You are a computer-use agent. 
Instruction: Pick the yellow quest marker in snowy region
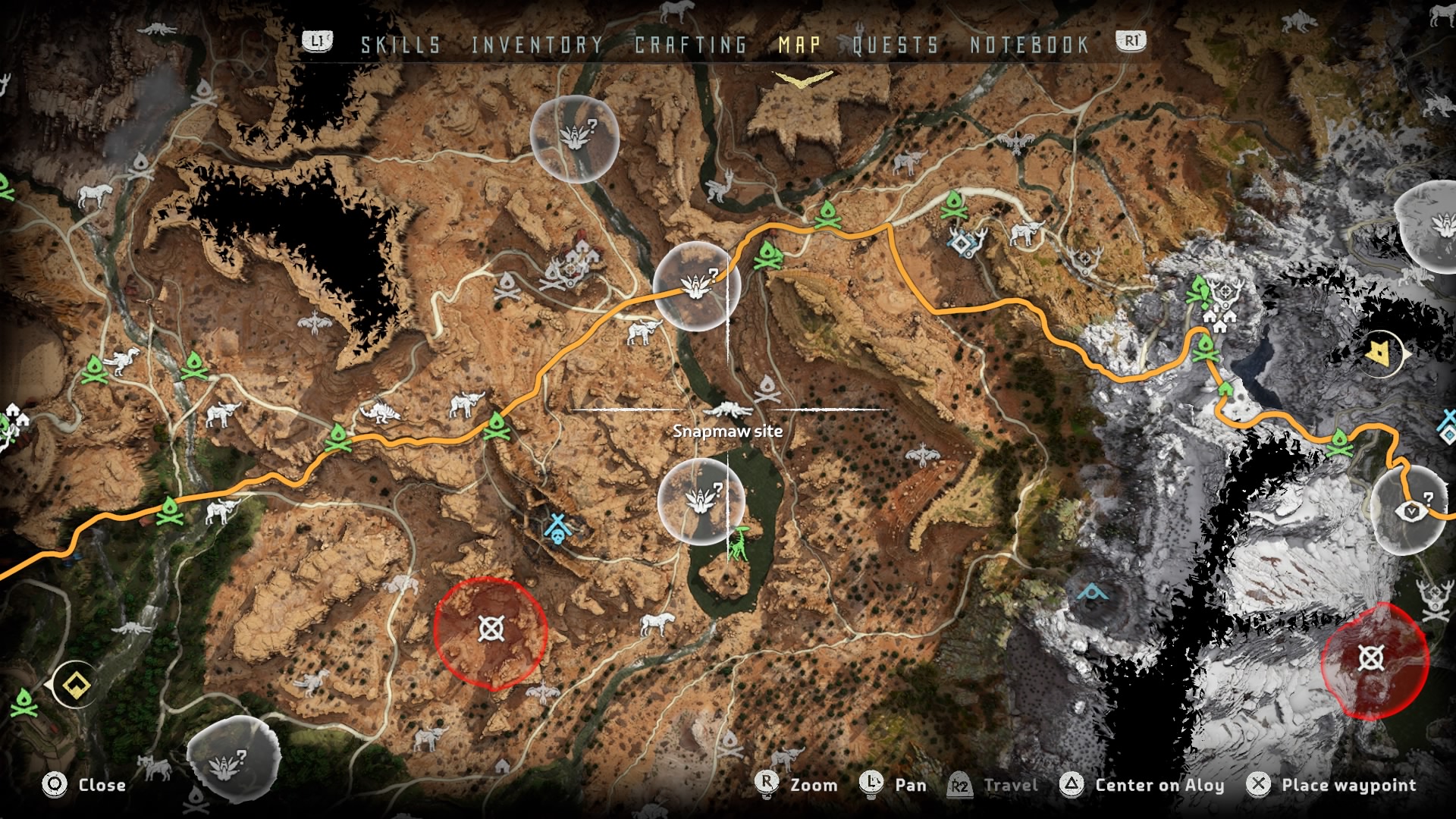point(1378,353)
